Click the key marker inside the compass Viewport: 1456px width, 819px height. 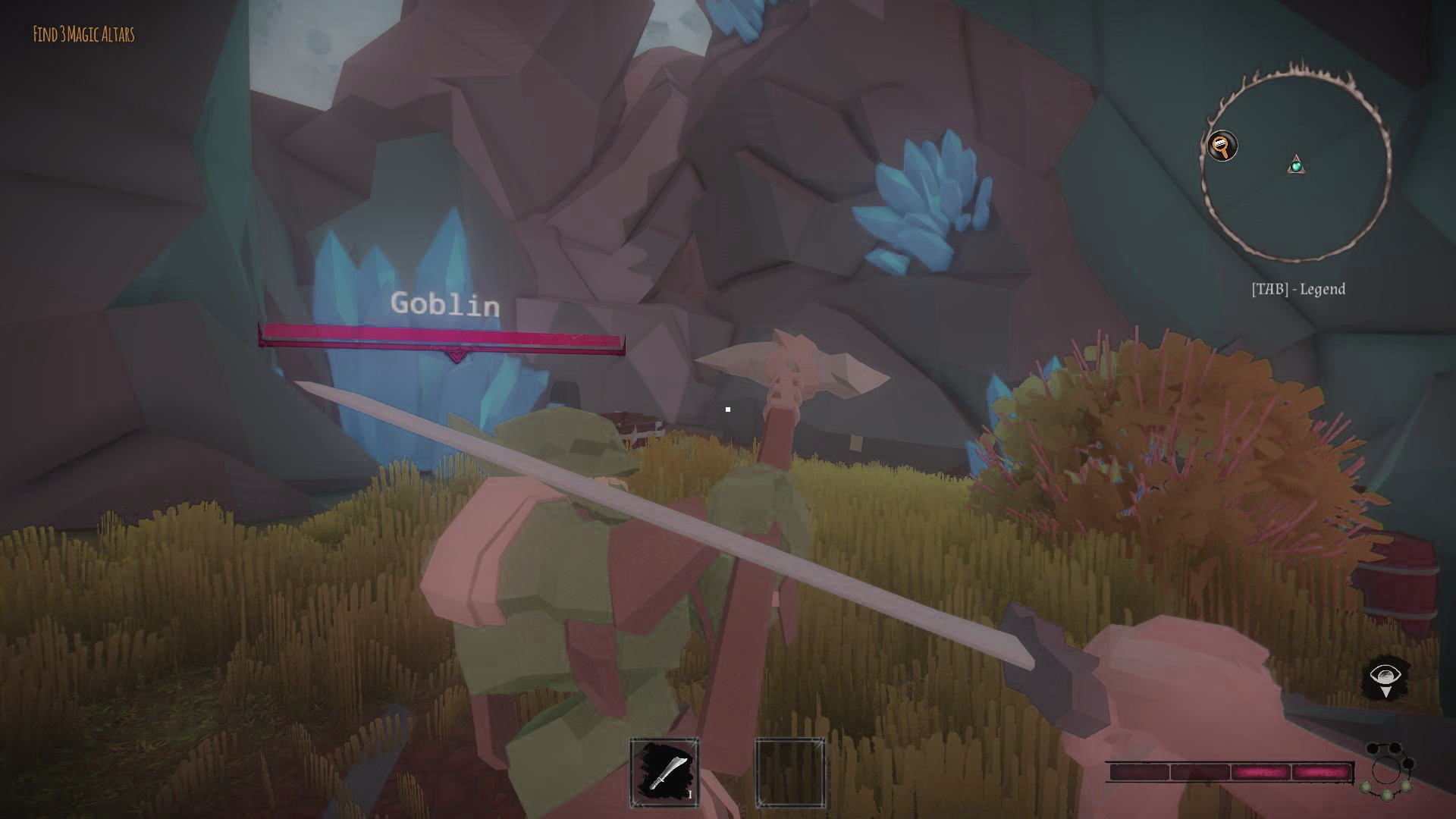(x=1222, y=145)
